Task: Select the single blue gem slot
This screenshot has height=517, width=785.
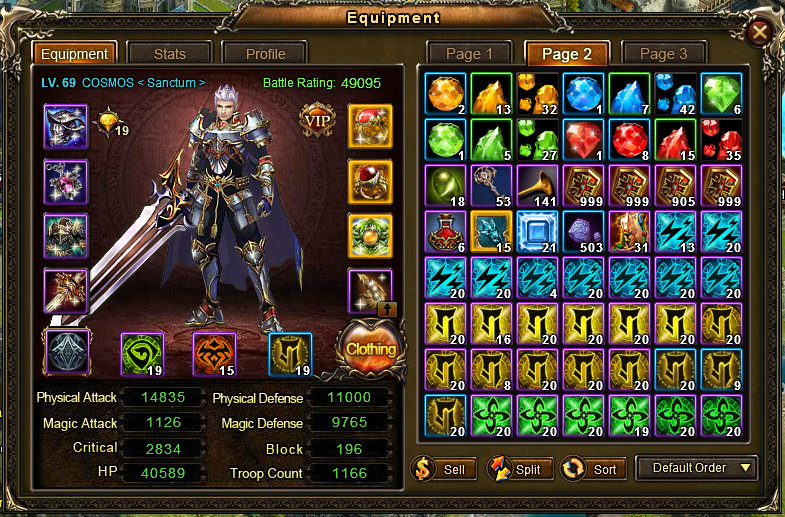Action: tap(583, 95)
